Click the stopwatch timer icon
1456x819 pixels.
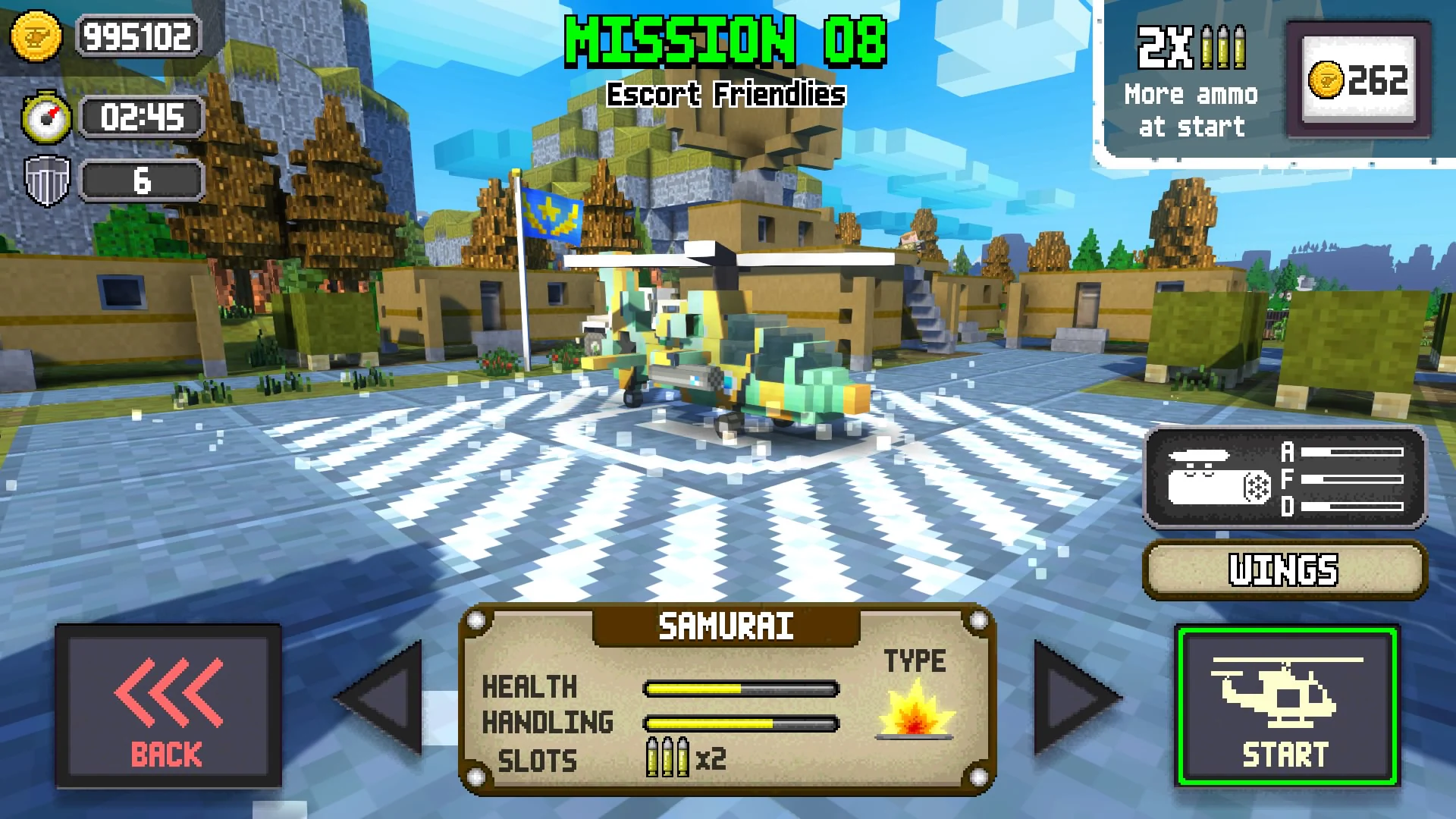(45, 118)
